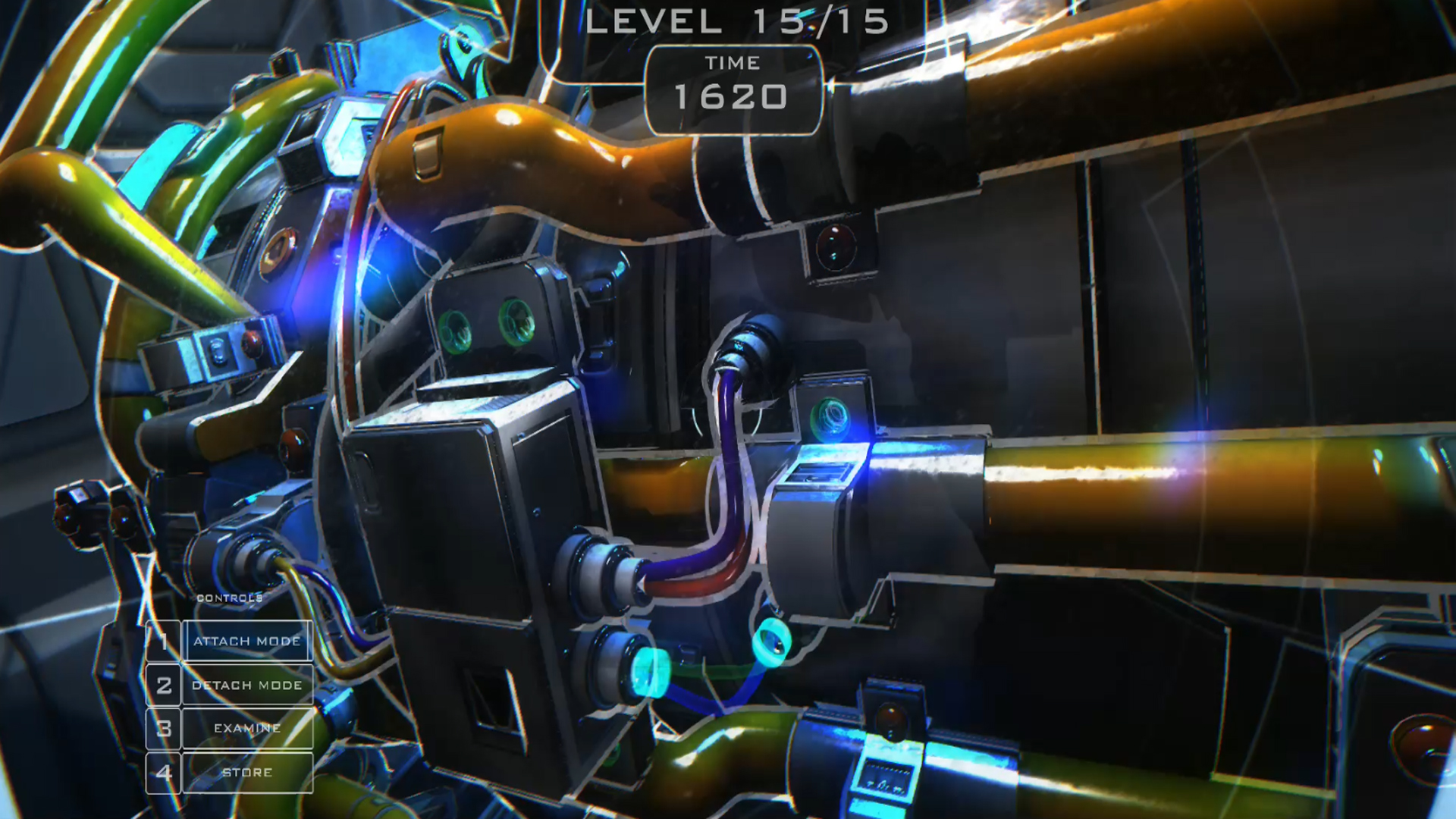Select the Attach Mode control
This screenshot has height=819, width=1456.
tap(246, 641)
